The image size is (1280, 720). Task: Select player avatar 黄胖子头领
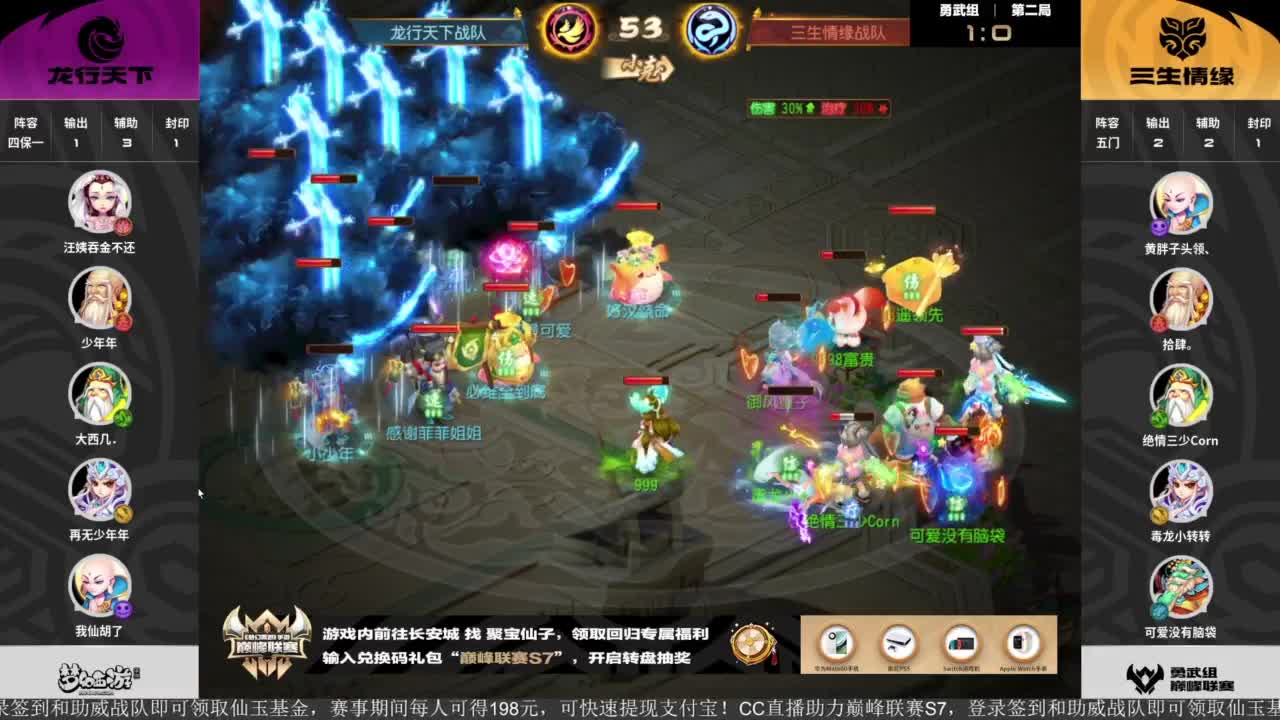[x=1183, y=207]
